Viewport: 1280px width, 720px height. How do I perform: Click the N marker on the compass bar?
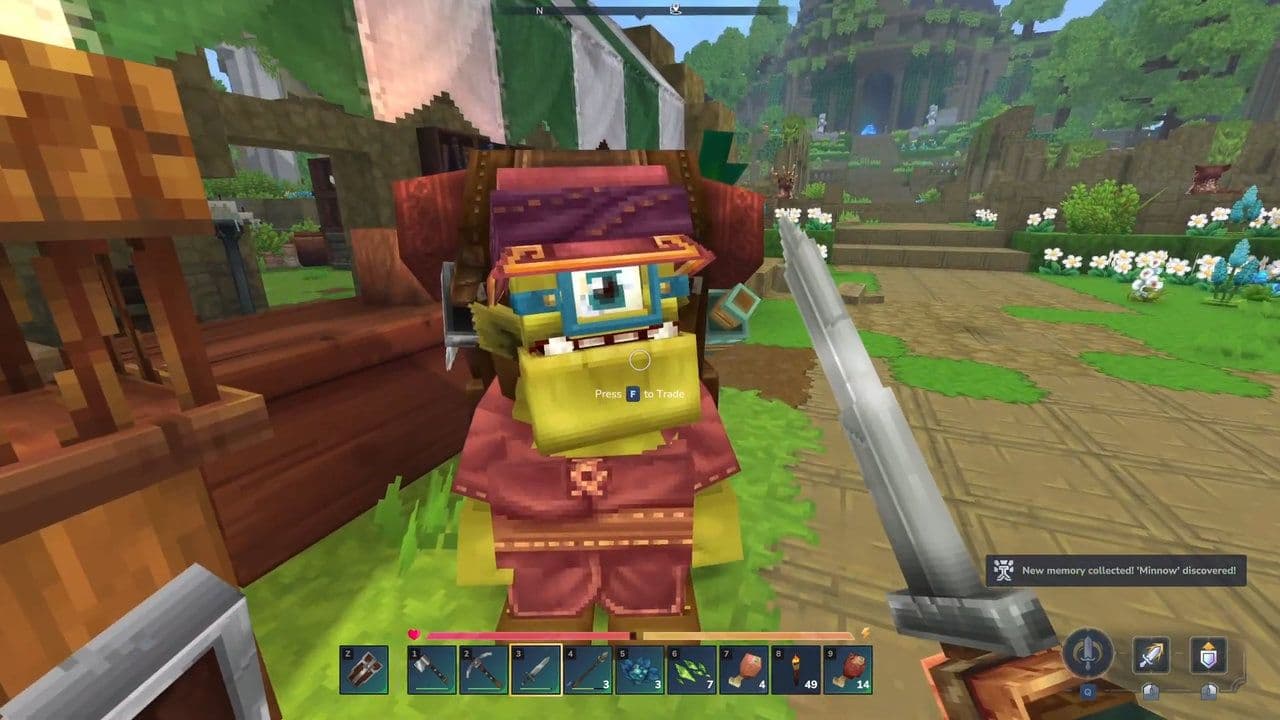click(x=539, y=12)
